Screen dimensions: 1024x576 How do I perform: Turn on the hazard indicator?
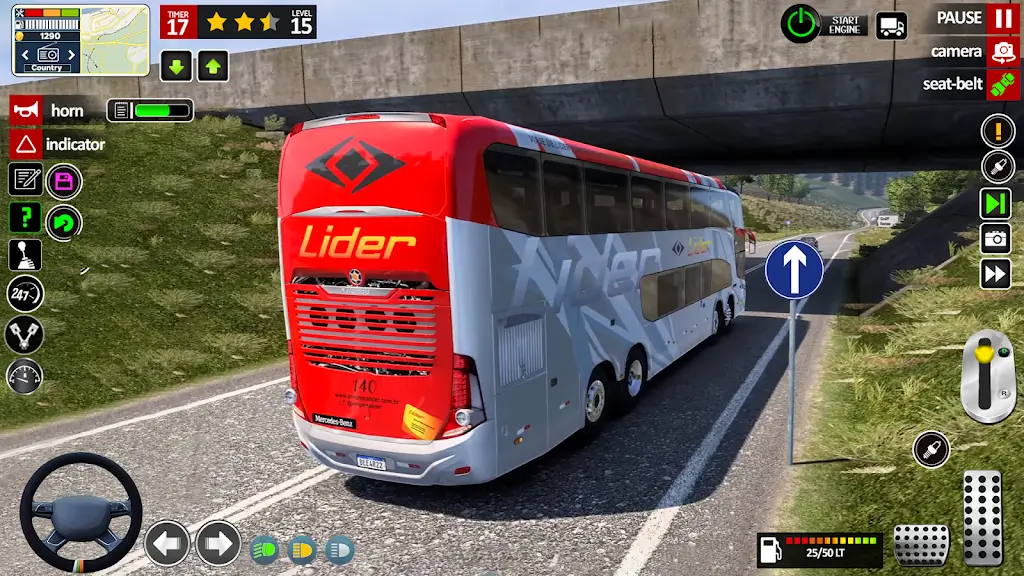[26, 144]
